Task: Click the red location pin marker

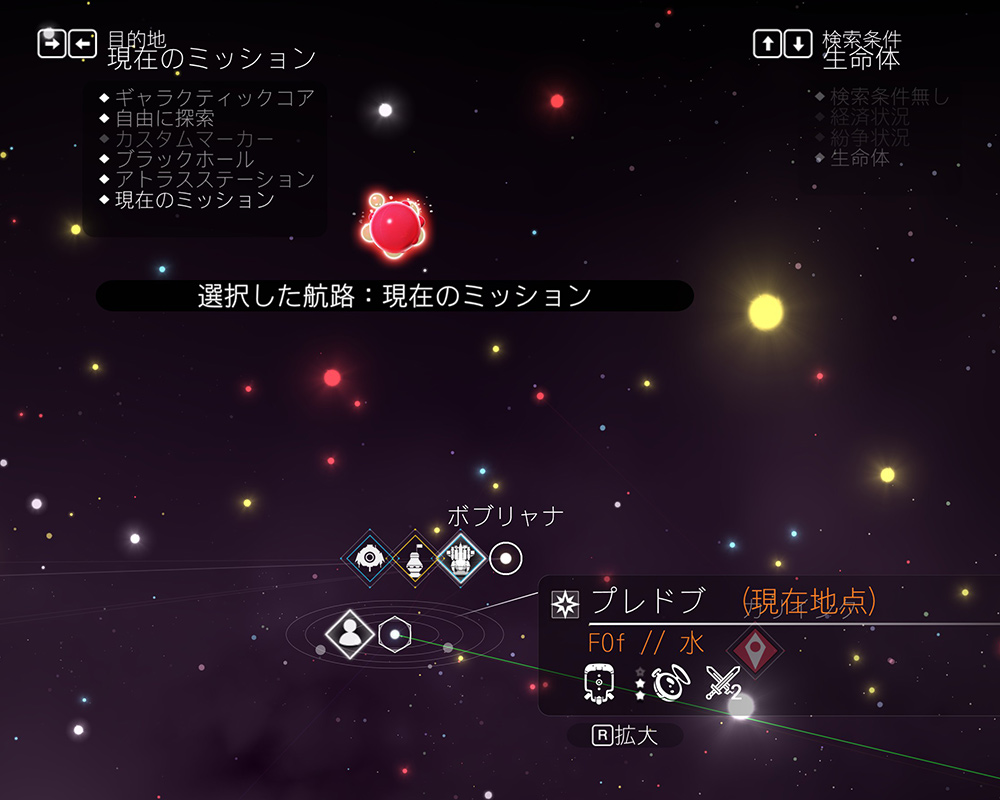Action: click(755, 649)
